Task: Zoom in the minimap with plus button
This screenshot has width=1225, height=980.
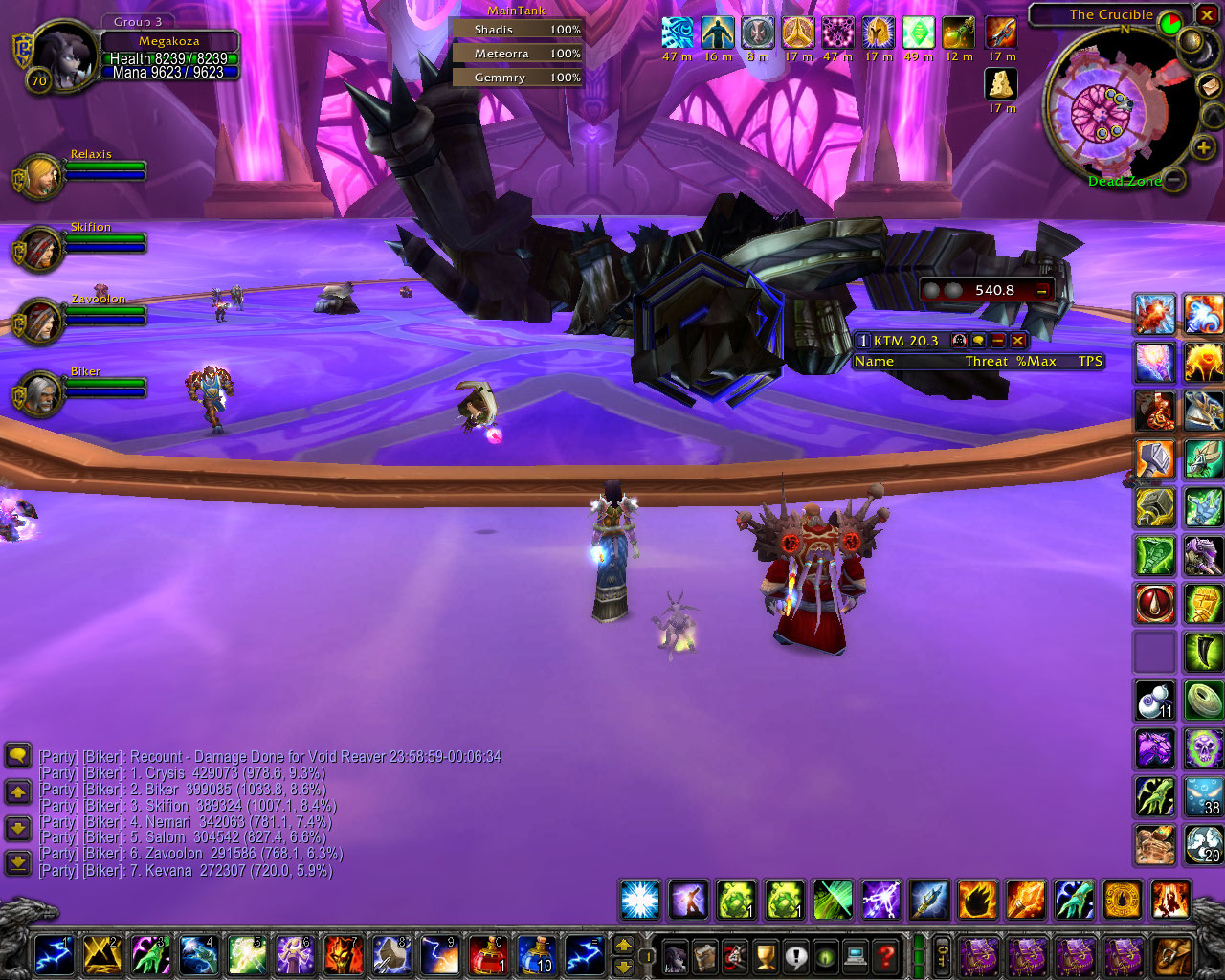Action: coord(1203,147)
